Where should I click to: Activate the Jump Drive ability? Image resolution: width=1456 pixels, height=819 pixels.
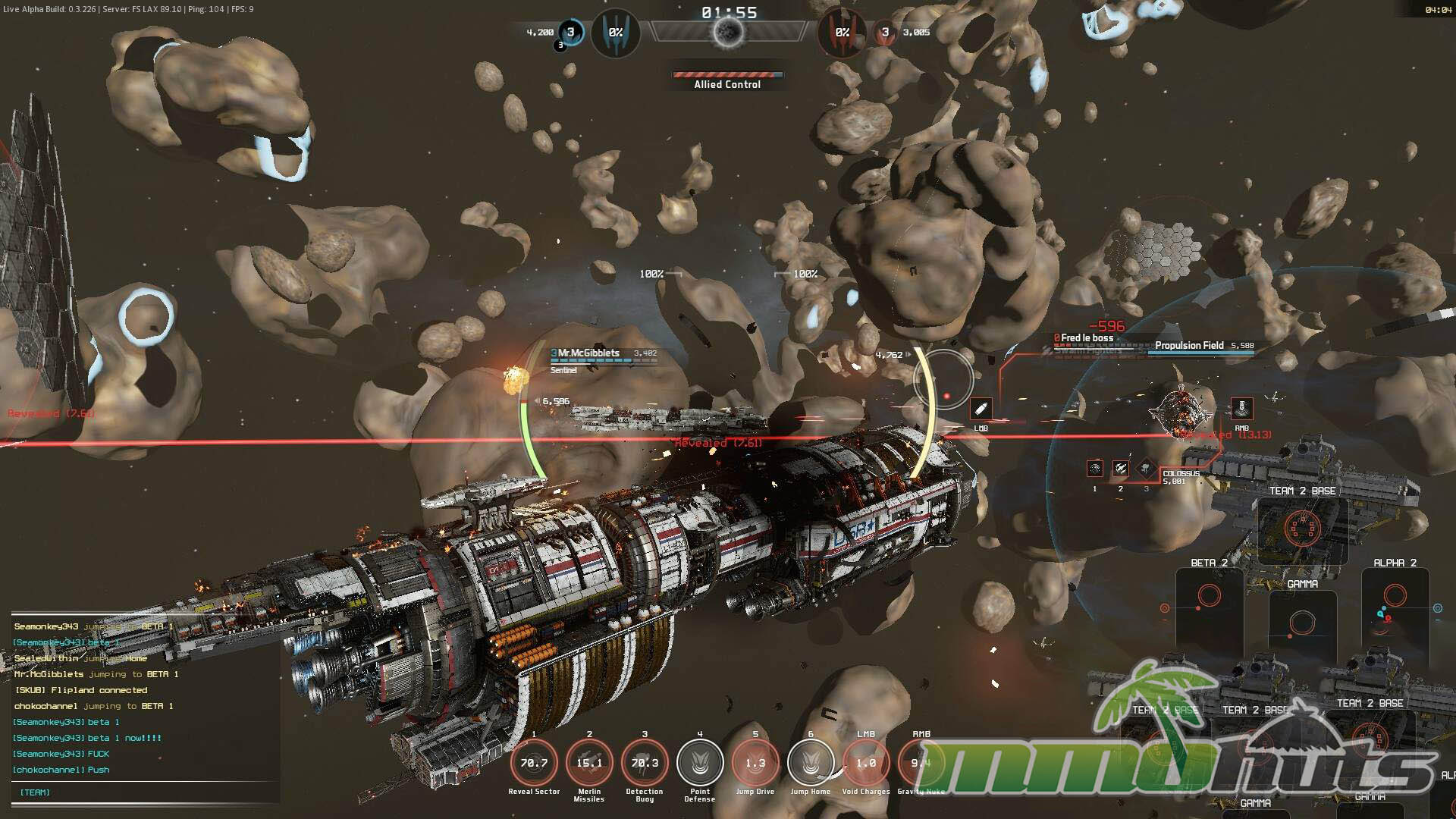tap(755, 763)
